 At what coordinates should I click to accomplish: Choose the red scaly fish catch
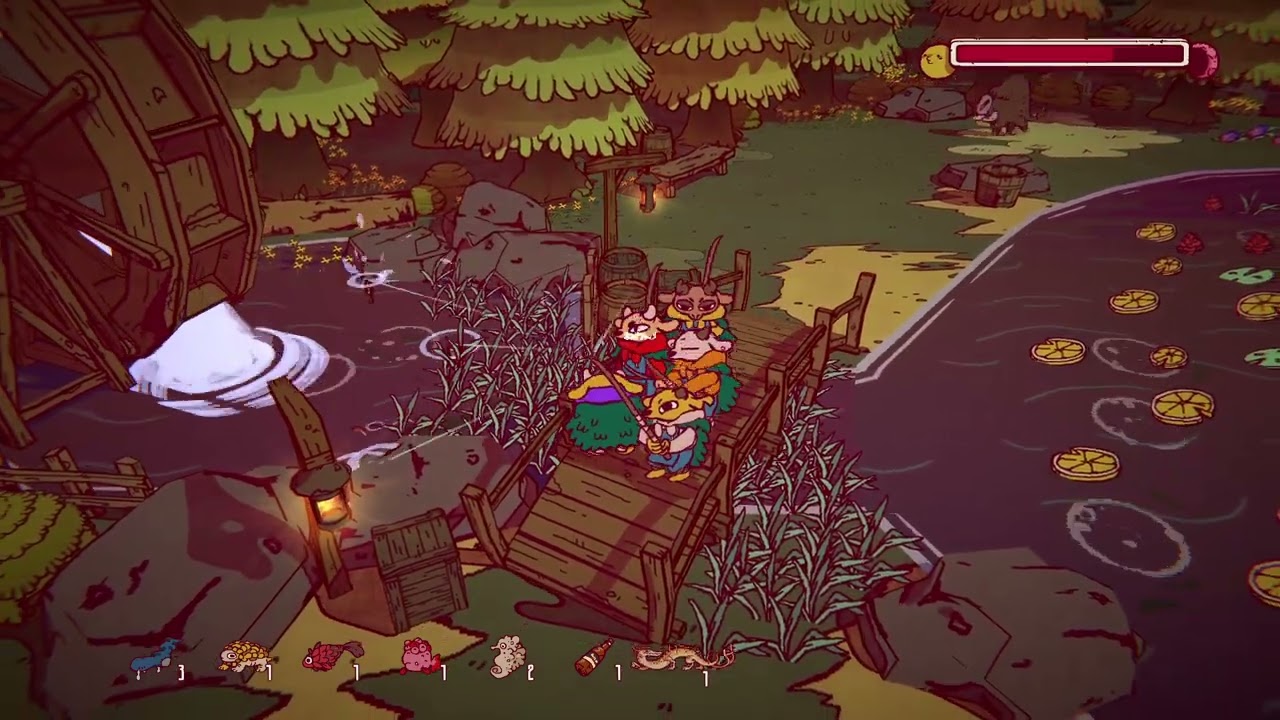point(331,657)
